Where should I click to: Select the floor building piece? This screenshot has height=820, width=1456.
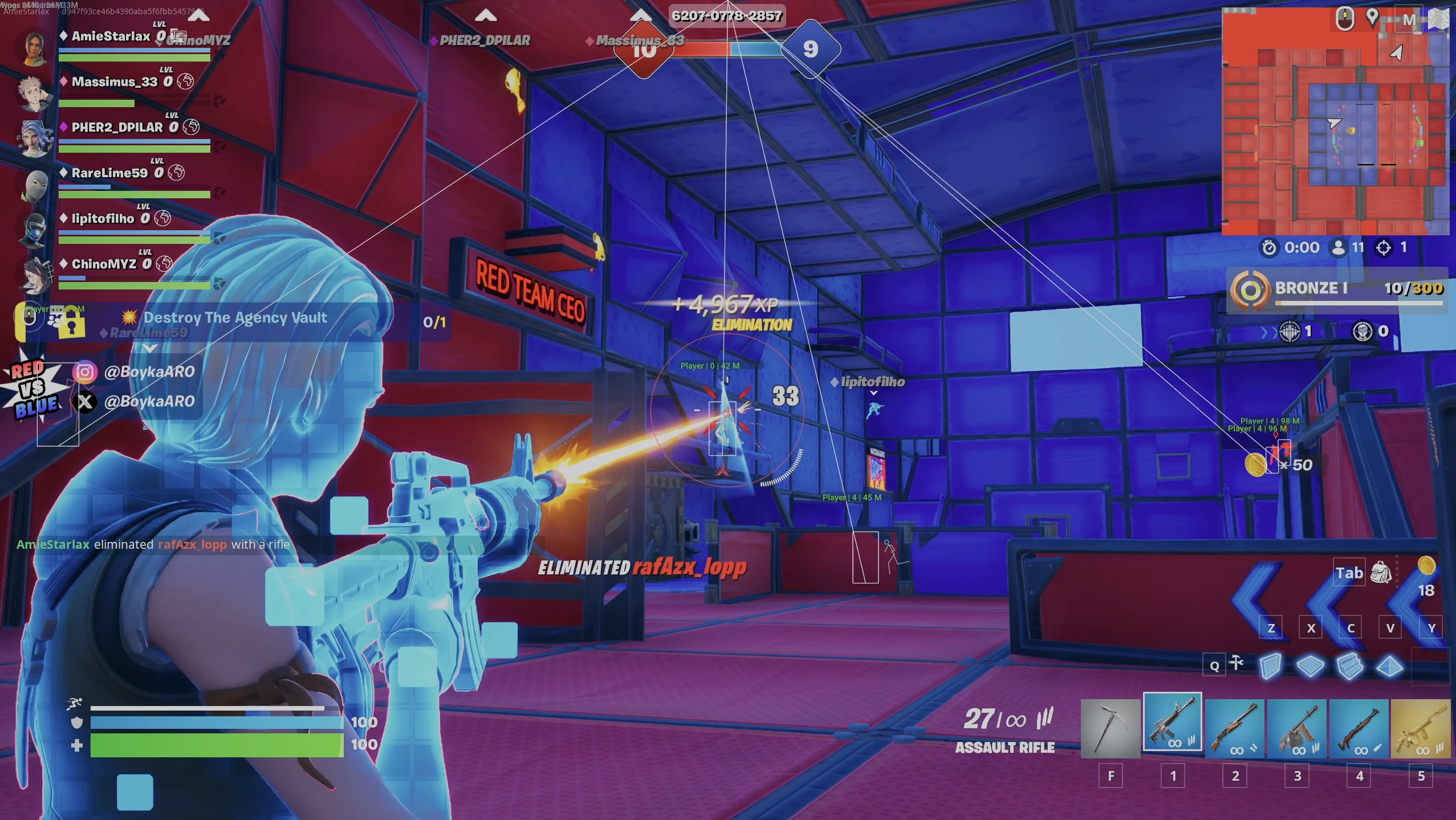coord(1310,666)
